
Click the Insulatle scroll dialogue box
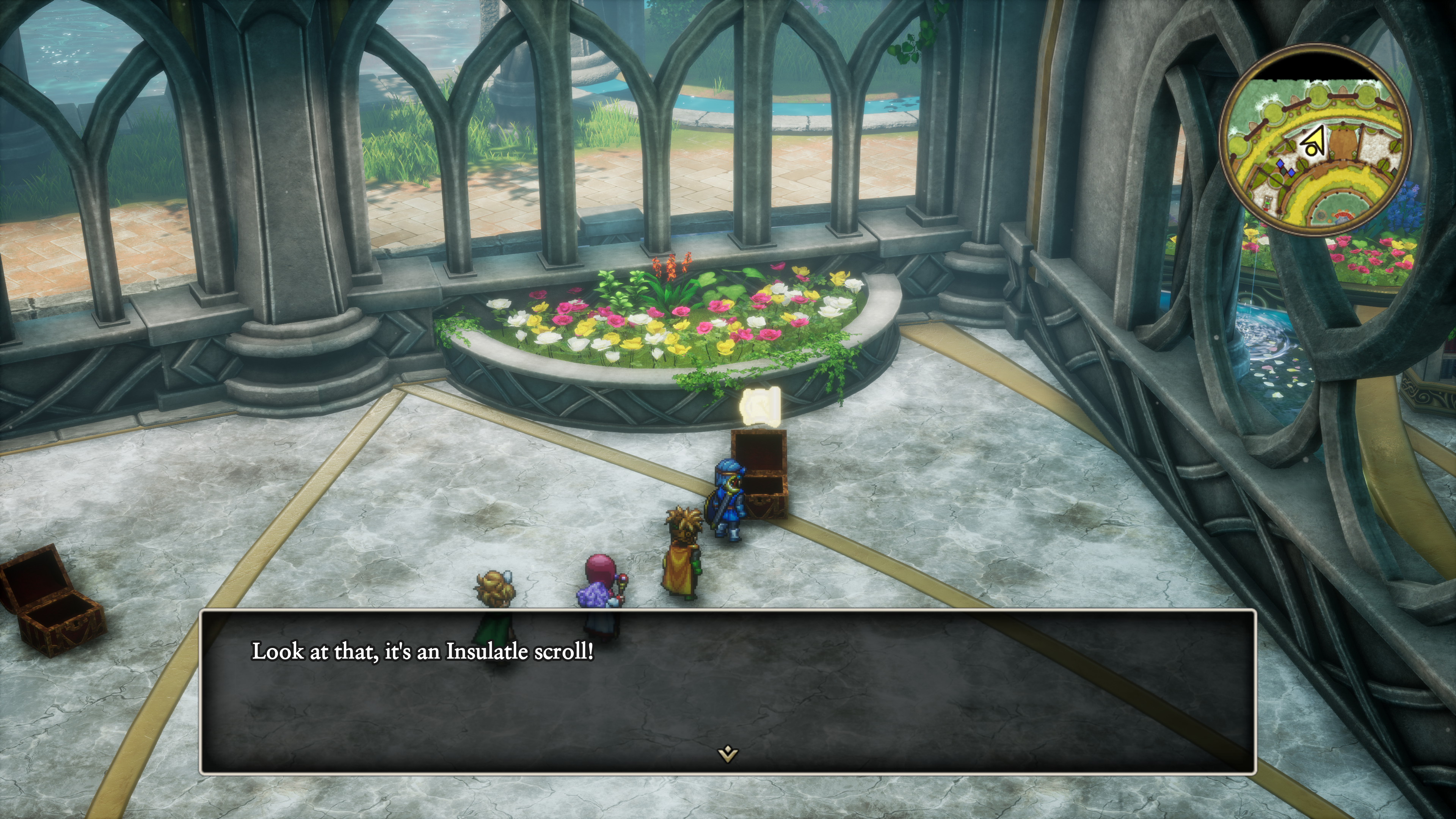(x=728, y=691)
